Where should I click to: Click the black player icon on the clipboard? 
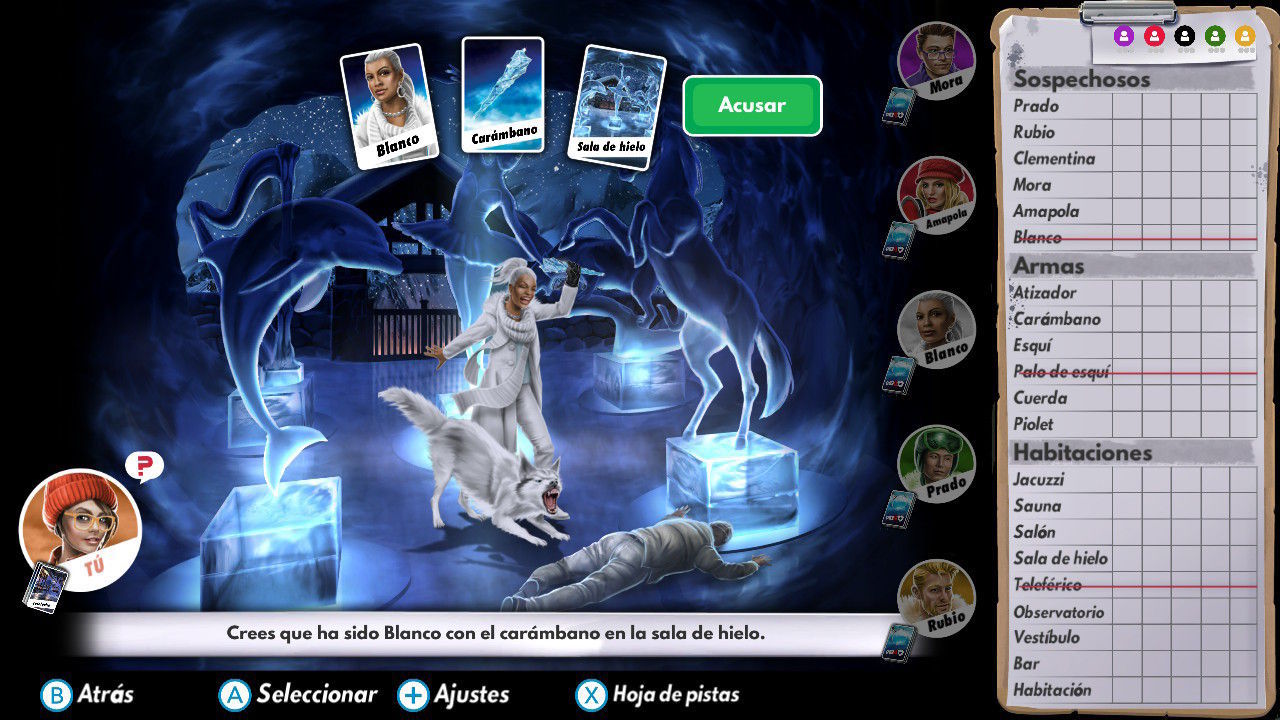click(1184, 33)
